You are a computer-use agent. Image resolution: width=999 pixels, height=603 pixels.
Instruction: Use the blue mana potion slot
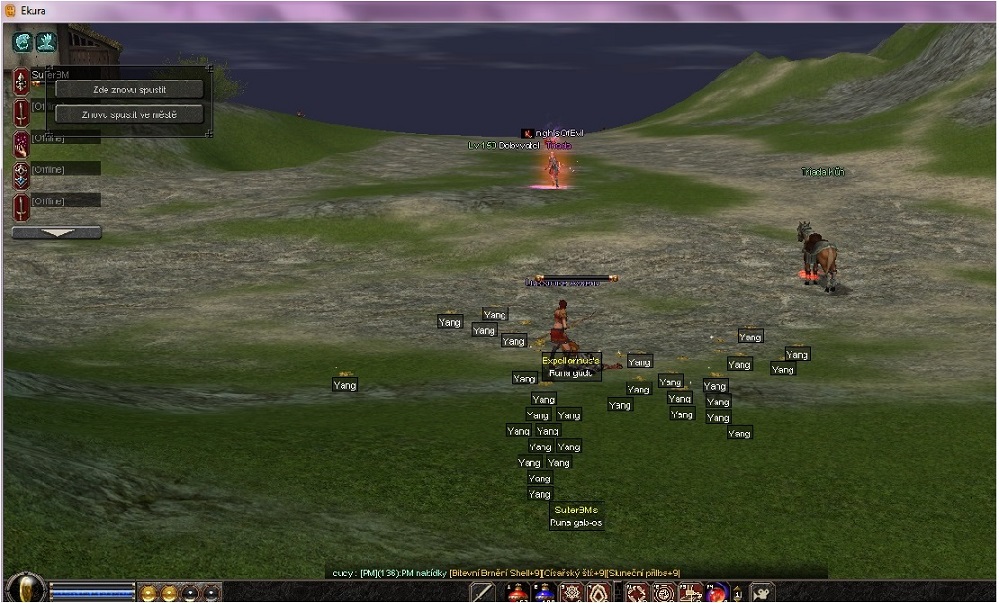(543, 592)
